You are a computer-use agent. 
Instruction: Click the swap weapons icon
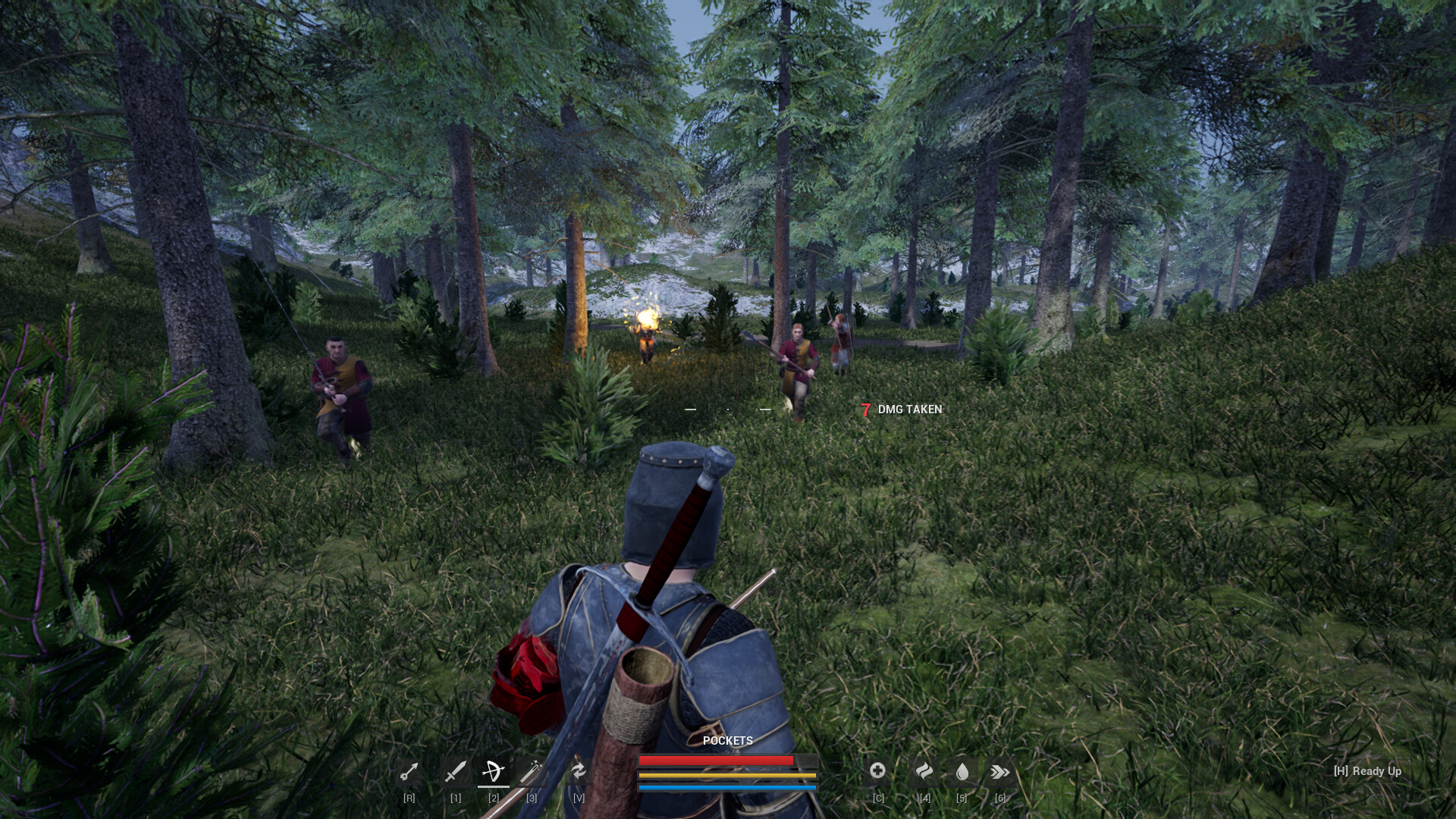(x=579, y=772)
